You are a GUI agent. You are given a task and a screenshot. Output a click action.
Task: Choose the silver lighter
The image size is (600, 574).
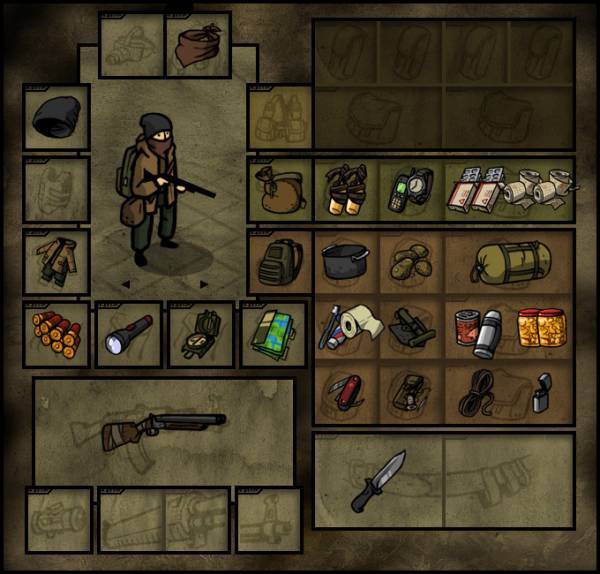pos(541,391)
